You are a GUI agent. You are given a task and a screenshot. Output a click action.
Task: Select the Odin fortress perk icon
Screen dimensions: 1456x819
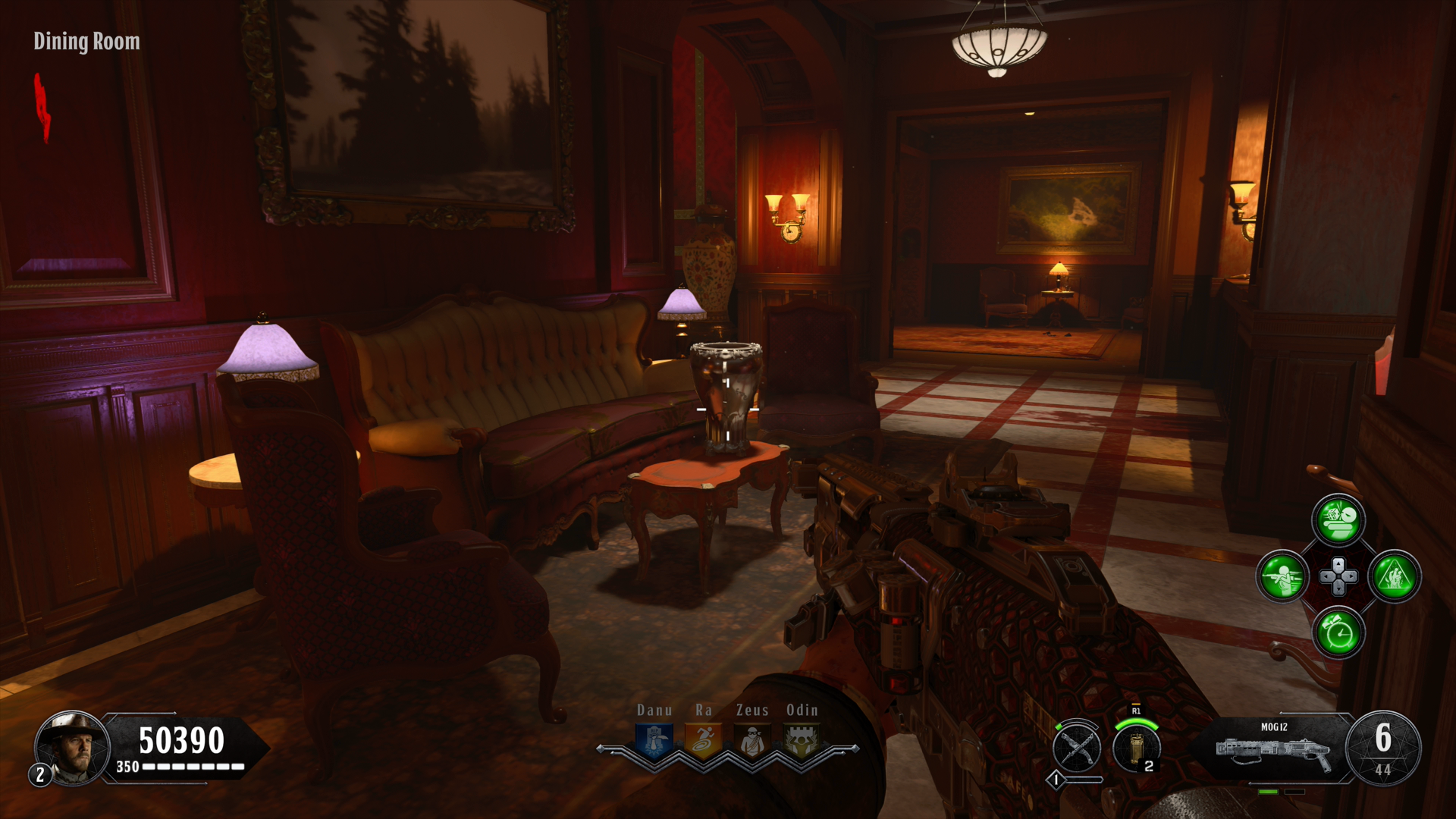click(x=801, y=741)
